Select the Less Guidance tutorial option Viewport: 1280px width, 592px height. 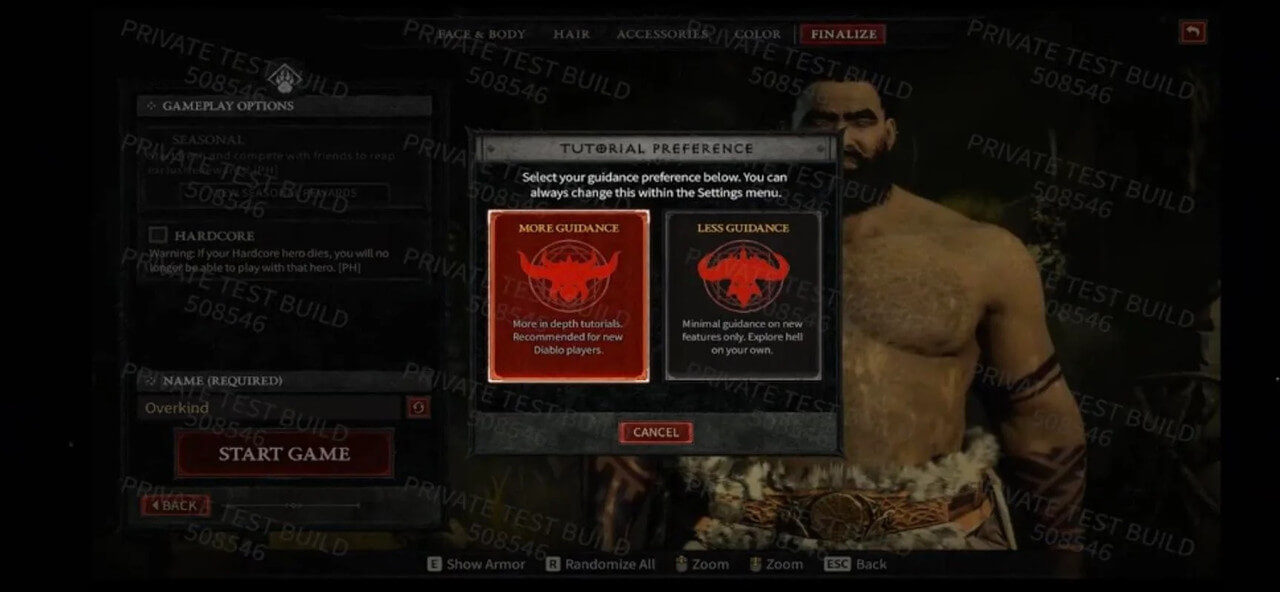(743, 295)
